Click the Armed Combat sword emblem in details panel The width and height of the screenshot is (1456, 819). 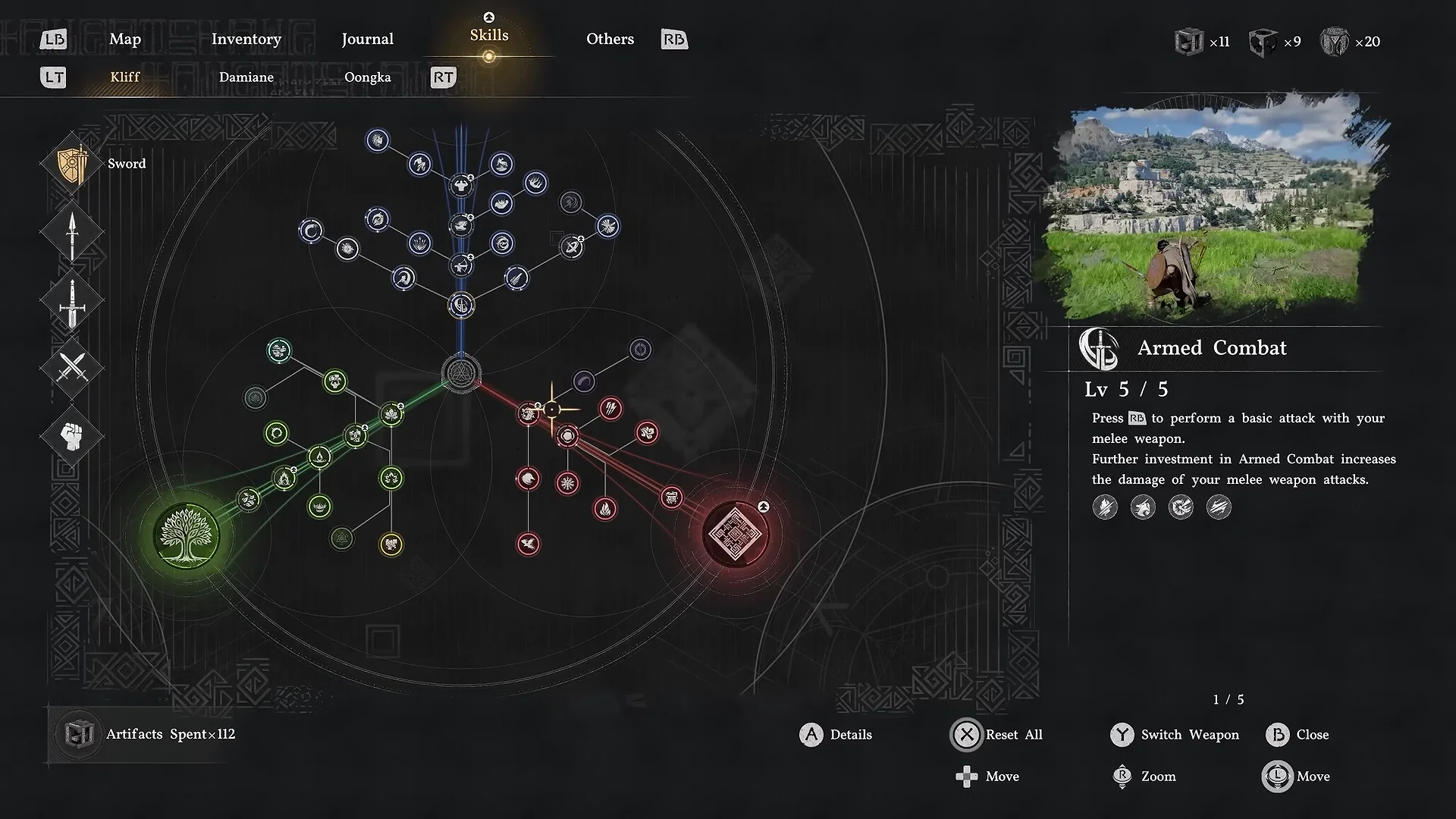click(1098, 348)
